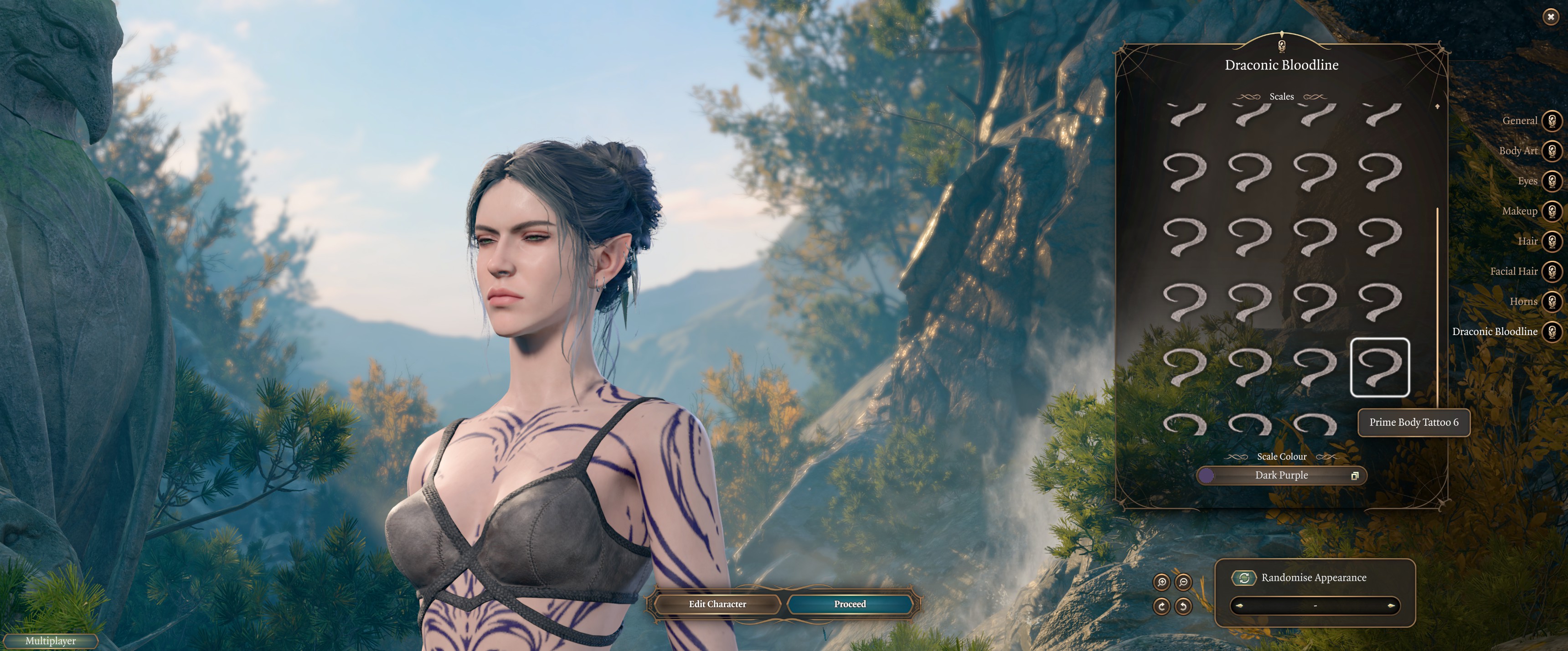
Task: Rotate the character counter-clockwise
Action: [1183, 606]
